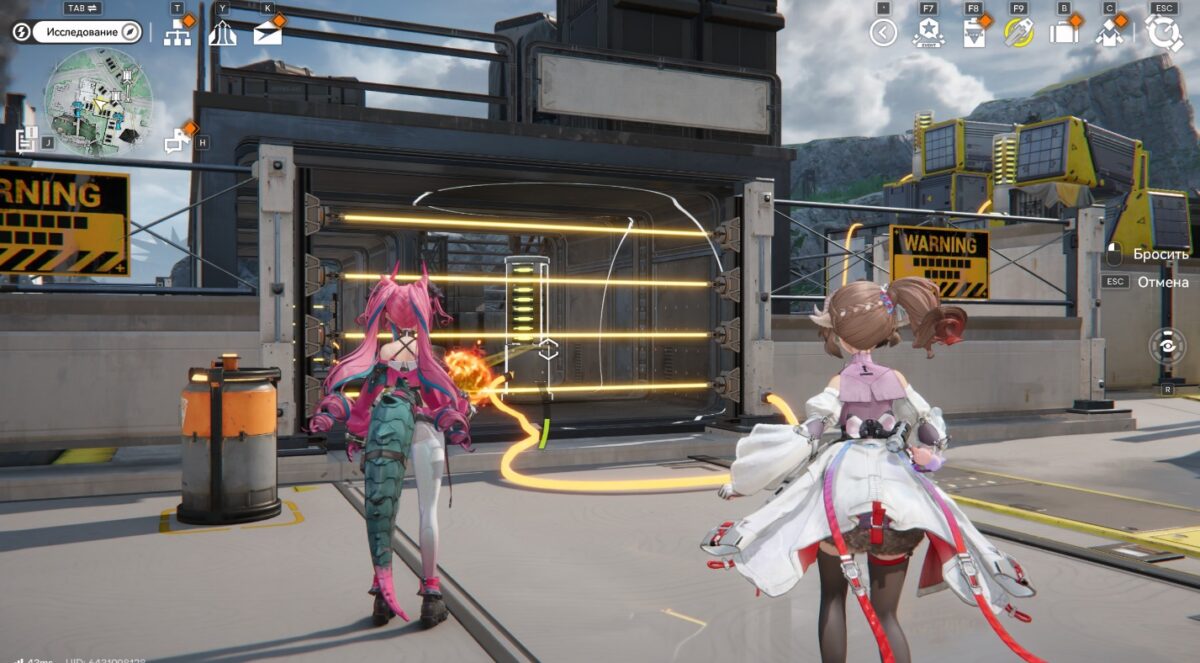
Task: Open the chat bubbles icon
Action: 178,142
